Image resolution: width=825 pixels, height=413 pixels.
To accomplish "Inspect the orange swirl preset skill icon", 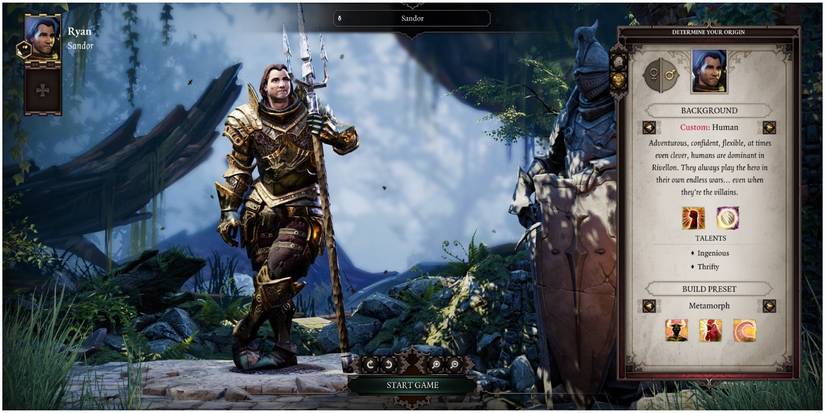I will pos(743,331).
